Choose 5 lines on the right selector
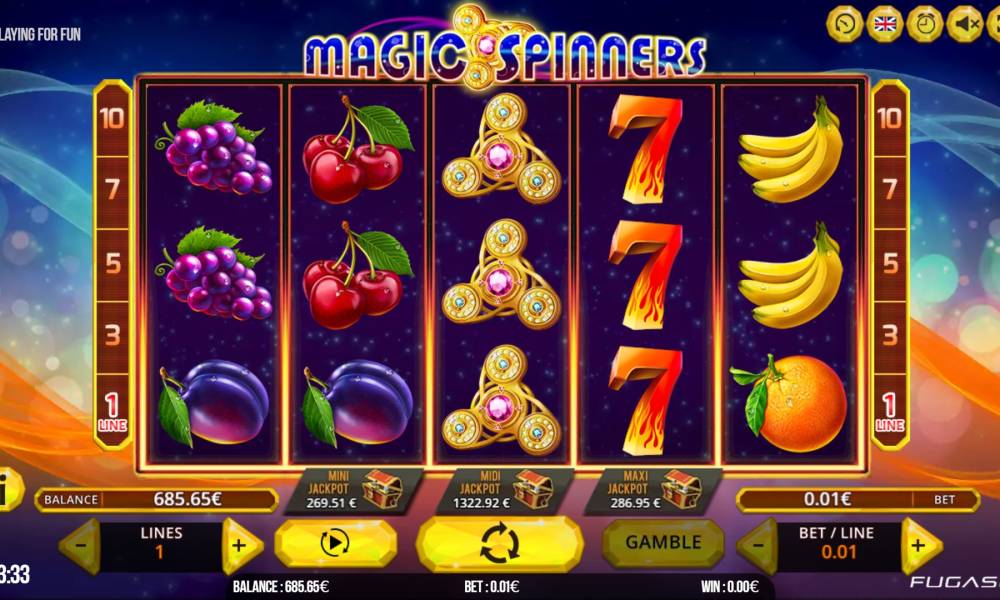Screen dimensions: 1000x600 (x=889, y=264)
